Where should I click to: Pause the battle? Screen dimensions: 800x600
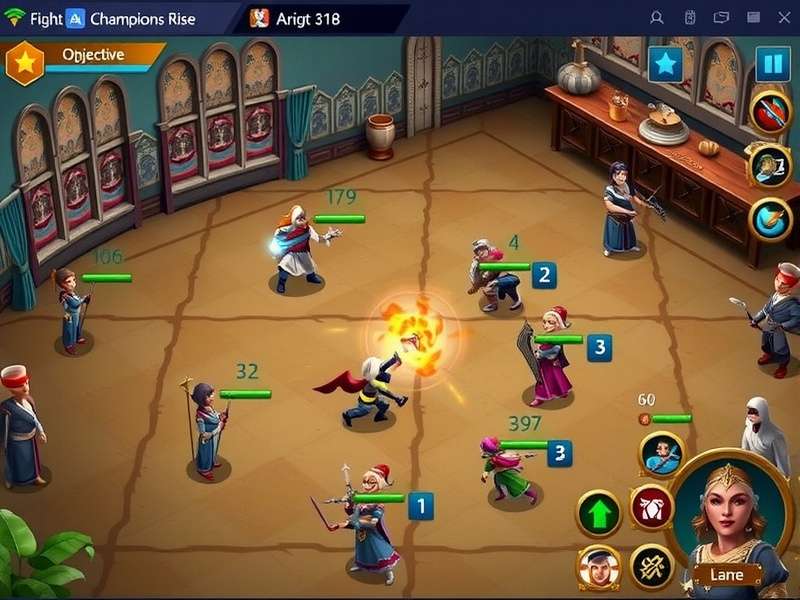pos(772,64)
